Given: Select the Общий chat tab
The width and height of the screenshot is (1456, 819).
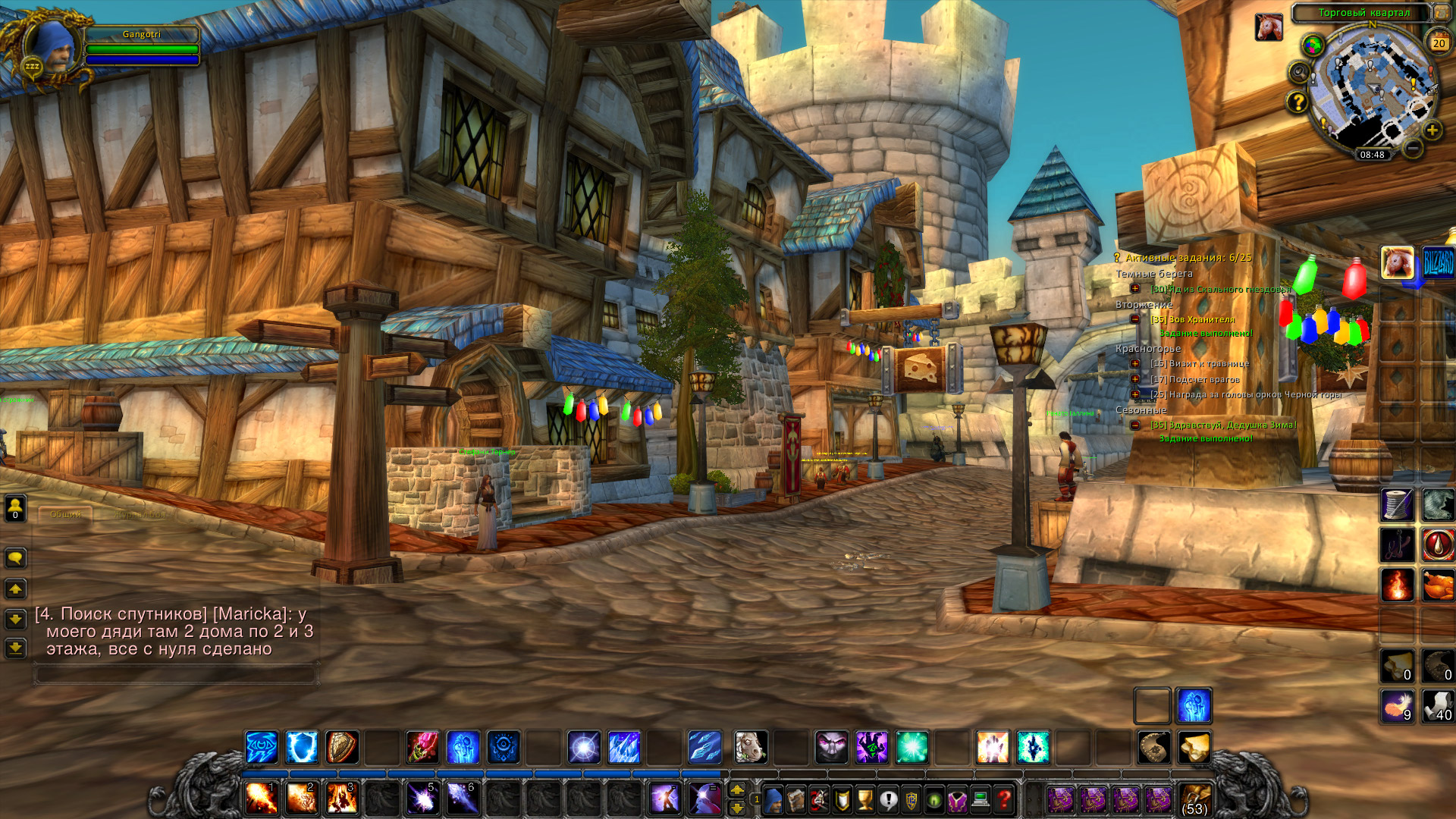Looking at the screenshot, I should click(x=66, y=514).
